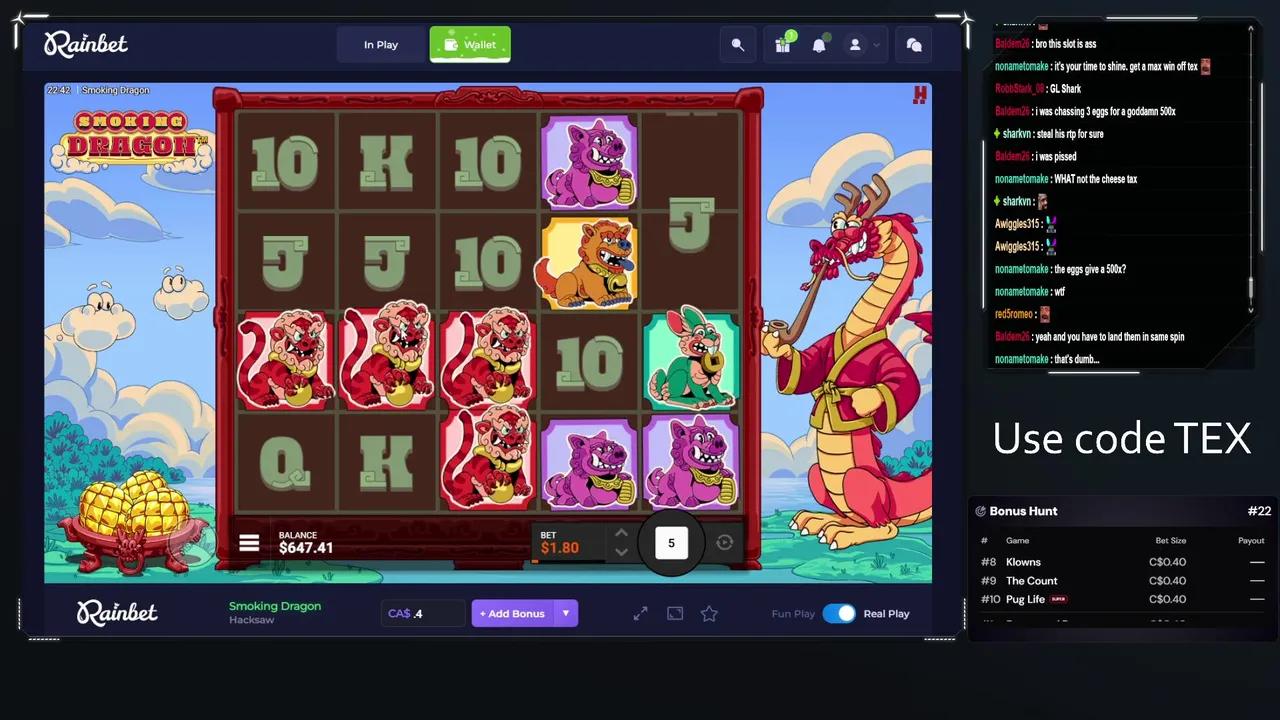The width and height of the screenshot is (1280, 720).
Task: Open the search icon in the top bar
Action: [x=737, y=45]
